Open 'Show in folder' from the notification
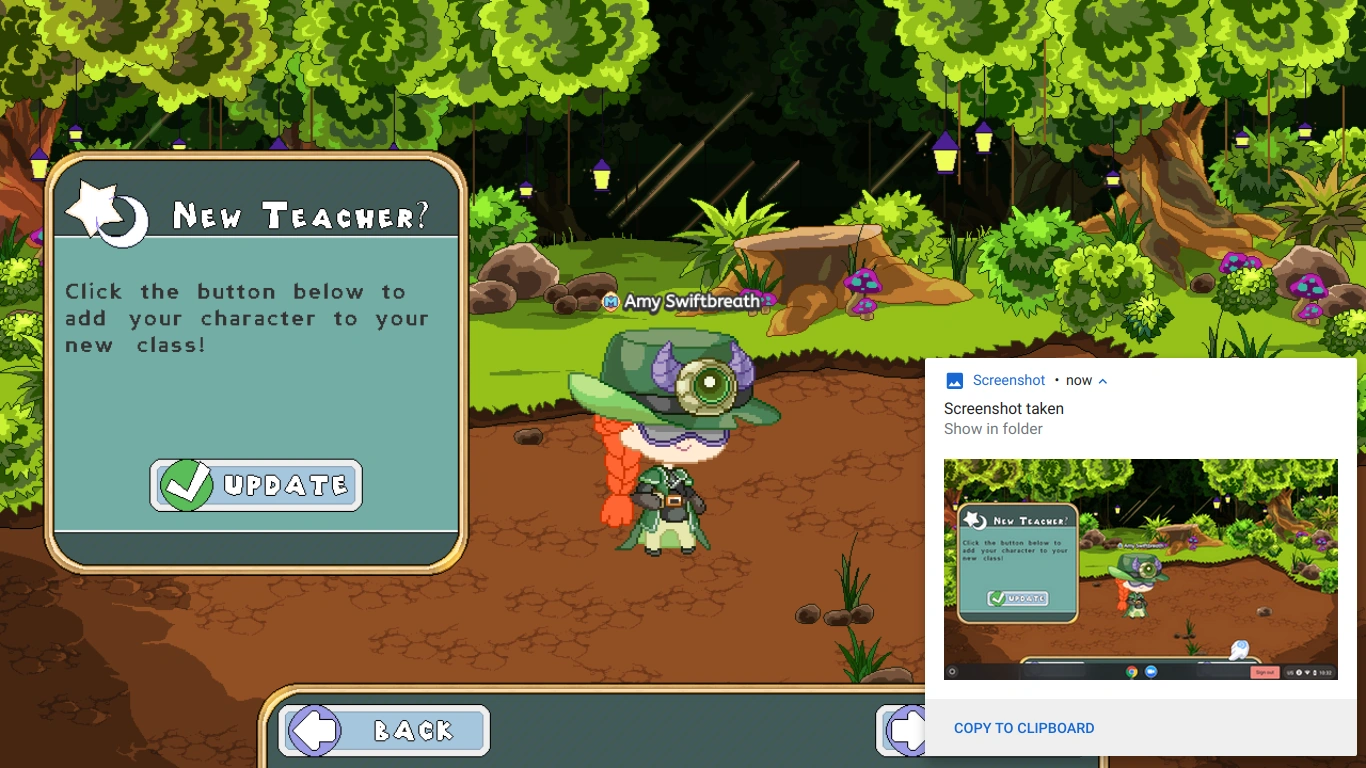The height and width of the screenshot is (768, 1366). [993, 428]
